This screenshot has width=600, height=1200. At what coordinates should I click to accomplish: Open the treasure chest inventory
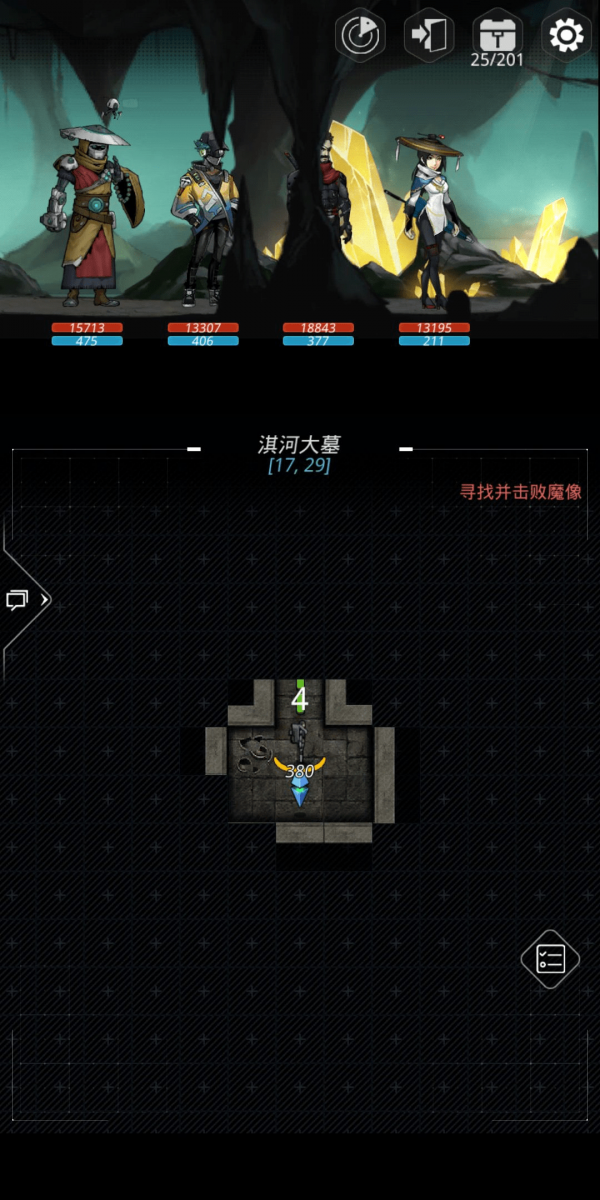click(497, 35)
